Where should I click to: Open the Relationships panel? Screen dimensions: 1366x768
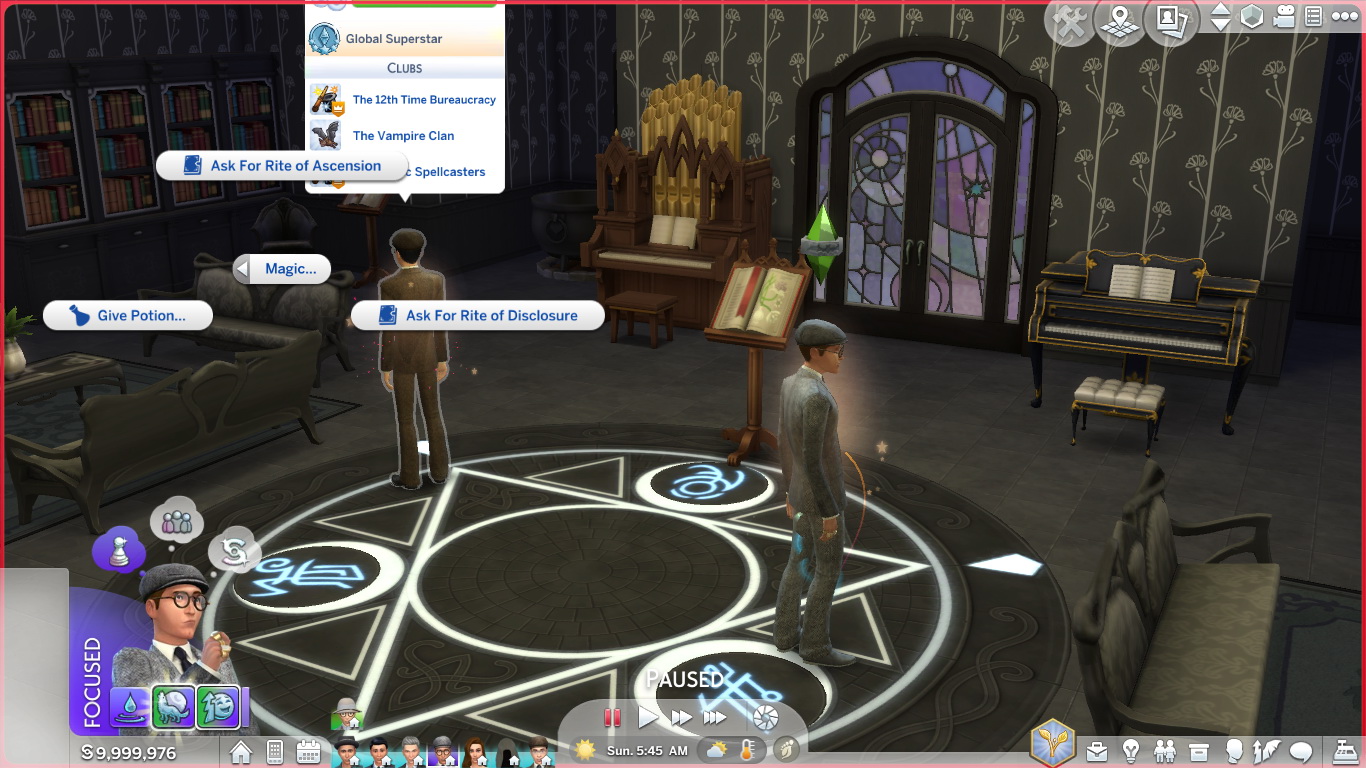1165,752
